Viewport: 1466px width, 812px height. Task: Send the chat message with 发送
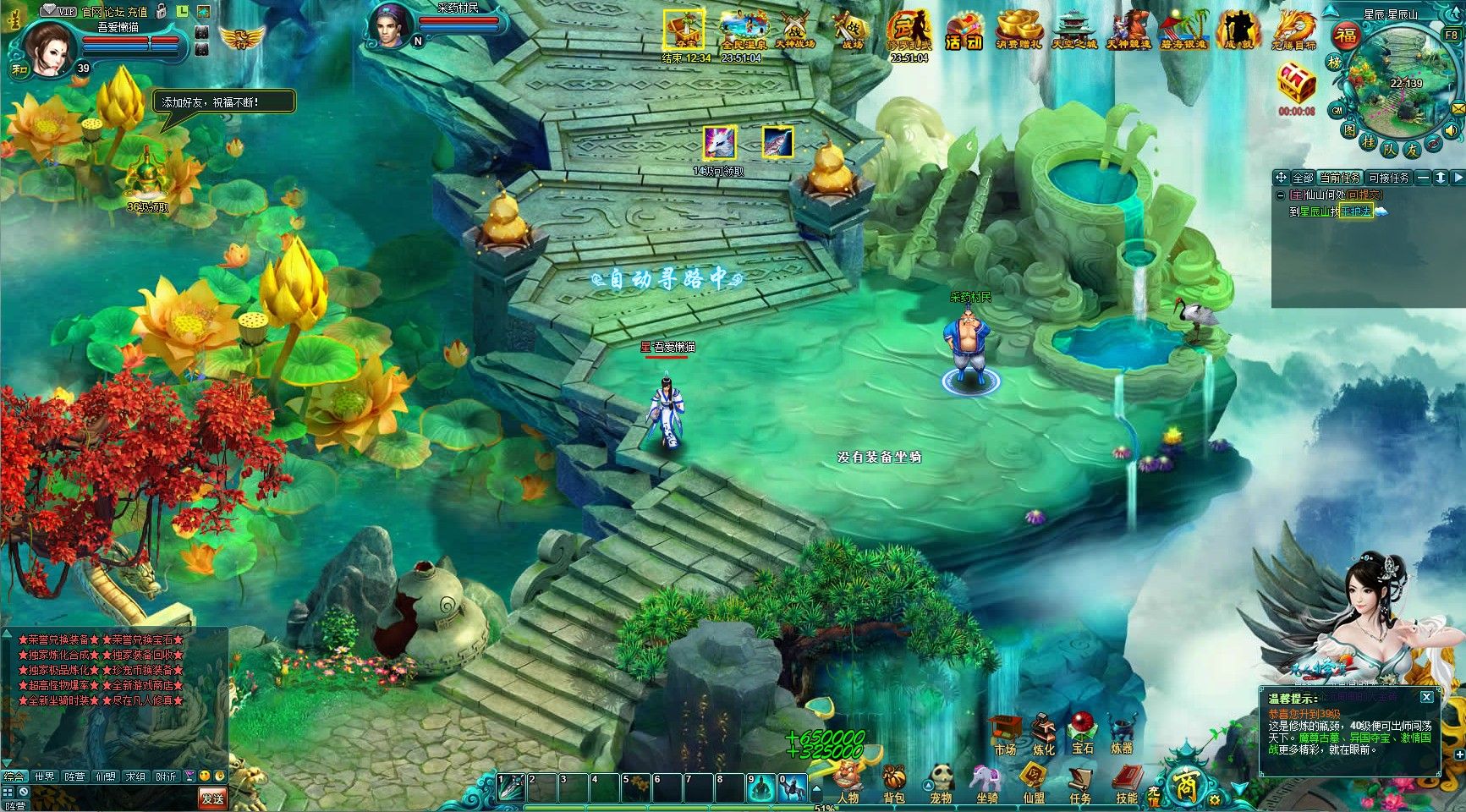point(212,798)
